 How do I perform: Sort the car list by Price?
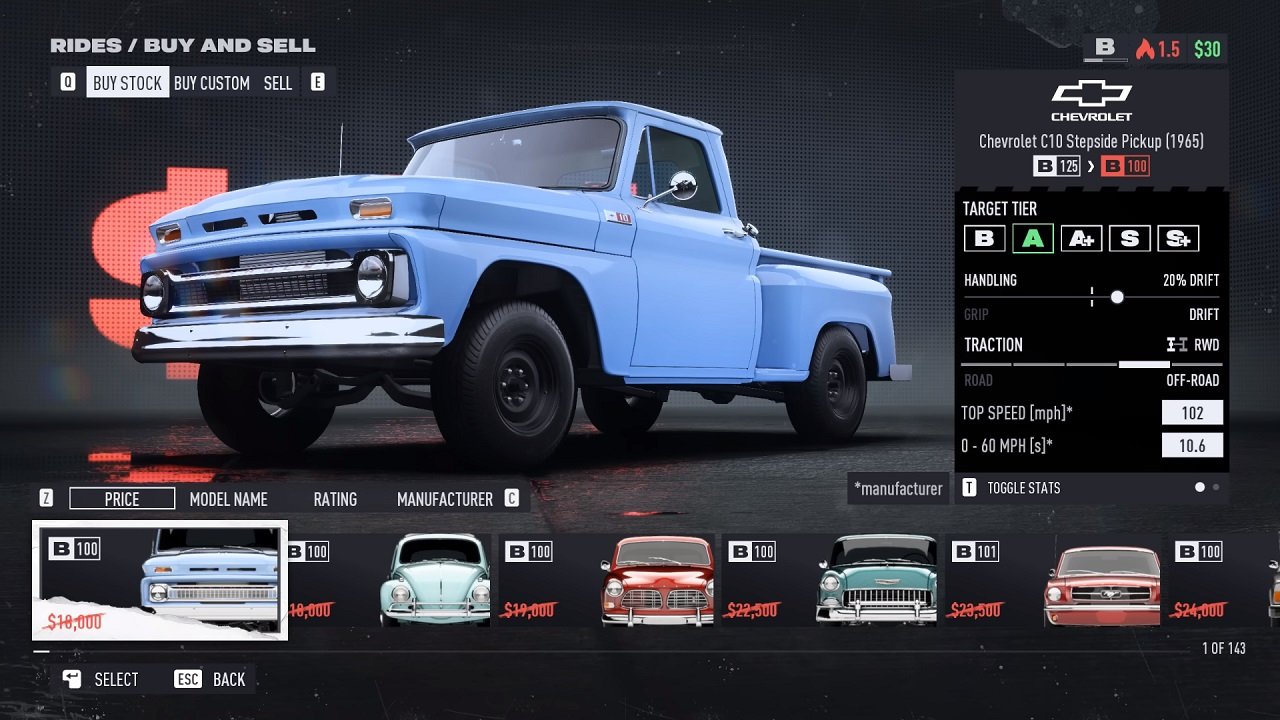pos(122,499)
